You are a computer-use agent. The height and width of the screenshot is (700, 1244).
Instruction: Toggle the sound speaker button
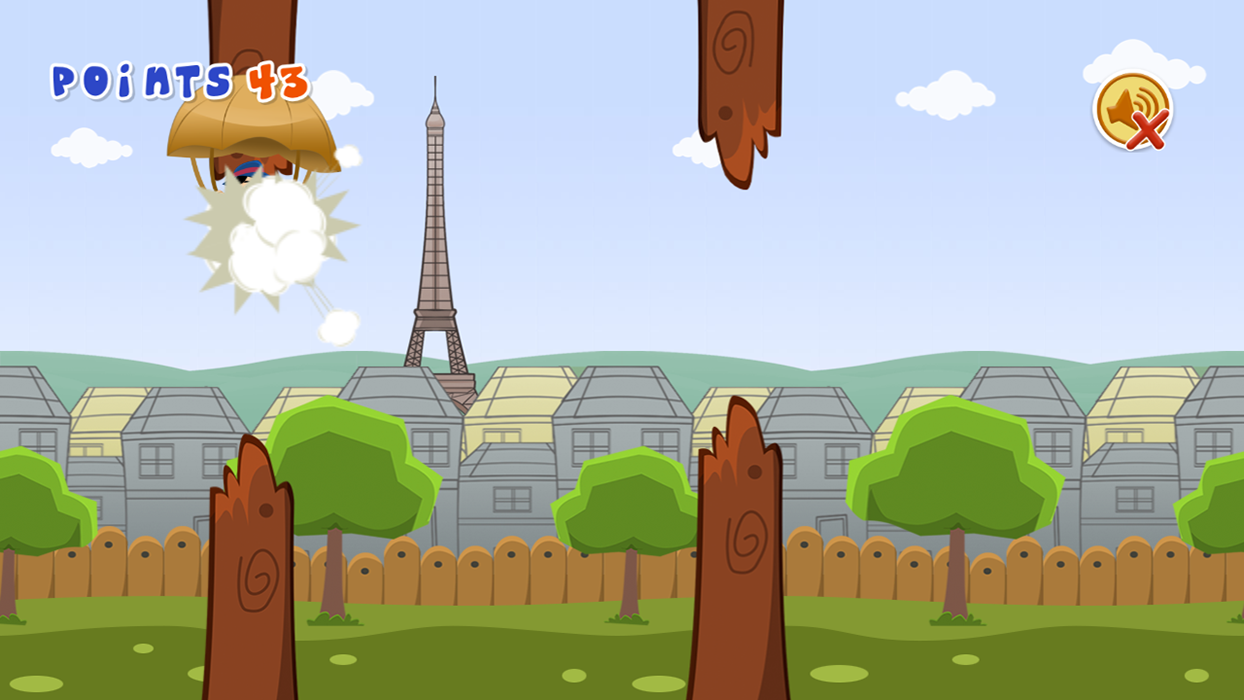[x=1132, y=110]
